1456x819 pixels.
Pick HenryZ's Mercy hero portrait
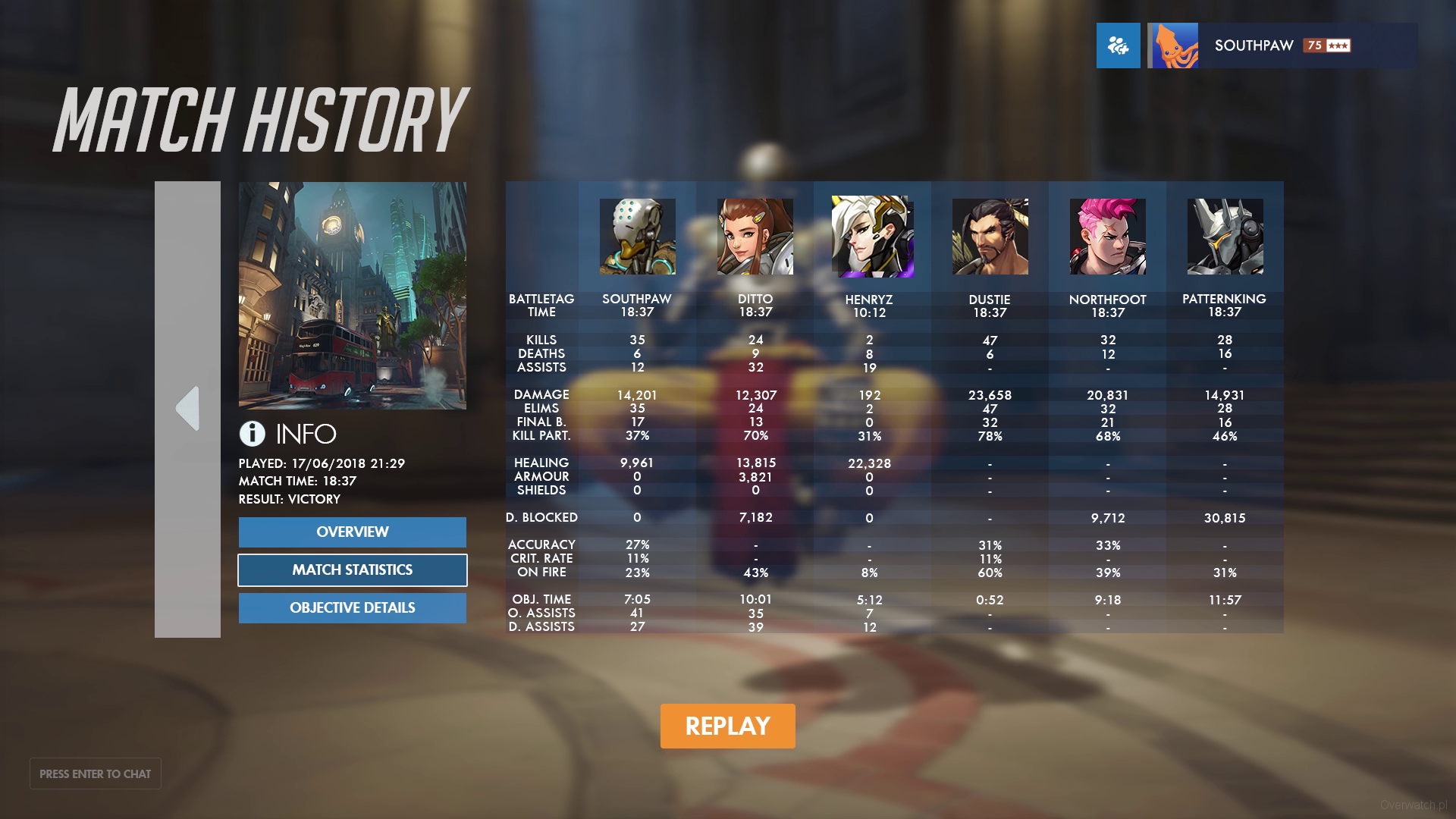pyautogui.click(x=872, y=237)
